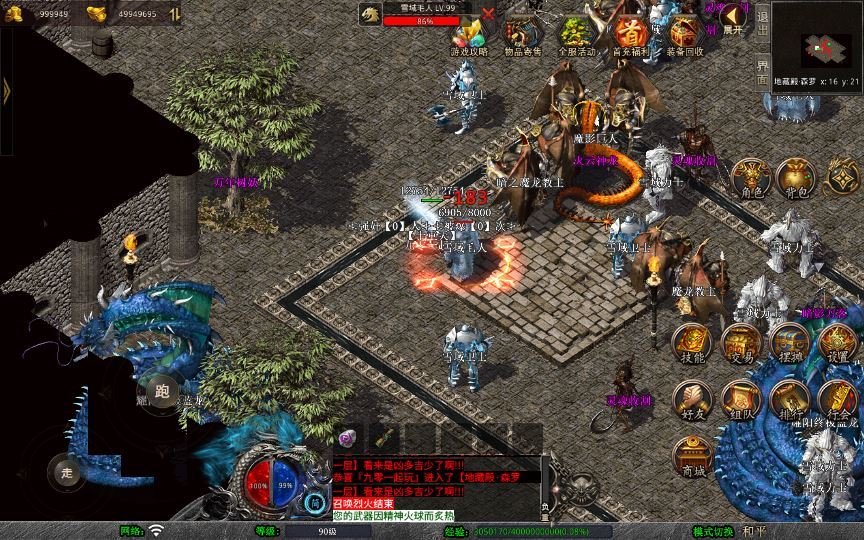Open the 游戏攻略 game guide icon
The image size is (864, 540).
coord(469,35)
